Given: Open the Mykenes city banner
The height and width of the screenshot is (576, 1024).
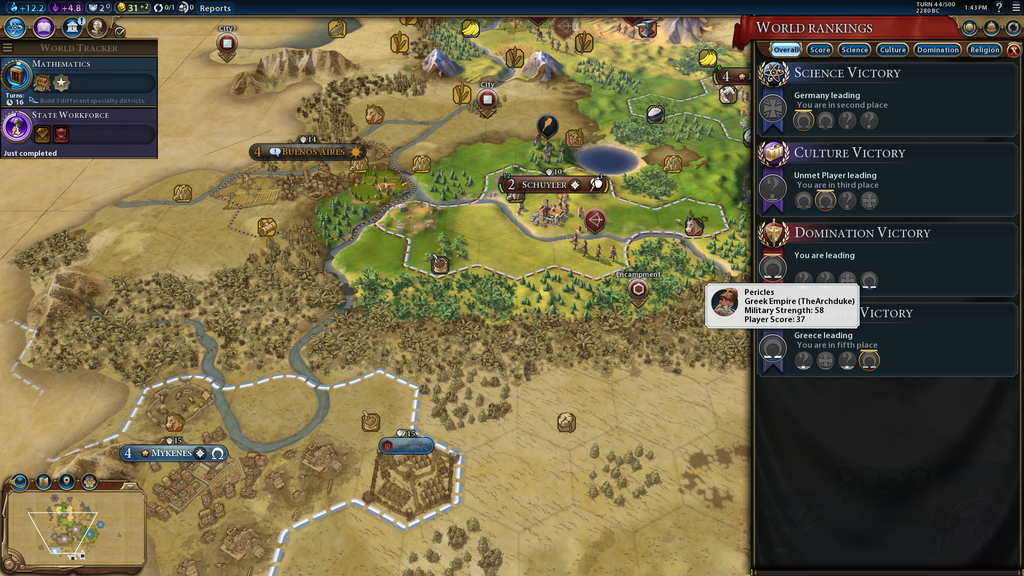Looking at the screenshot, I should 172,454.
